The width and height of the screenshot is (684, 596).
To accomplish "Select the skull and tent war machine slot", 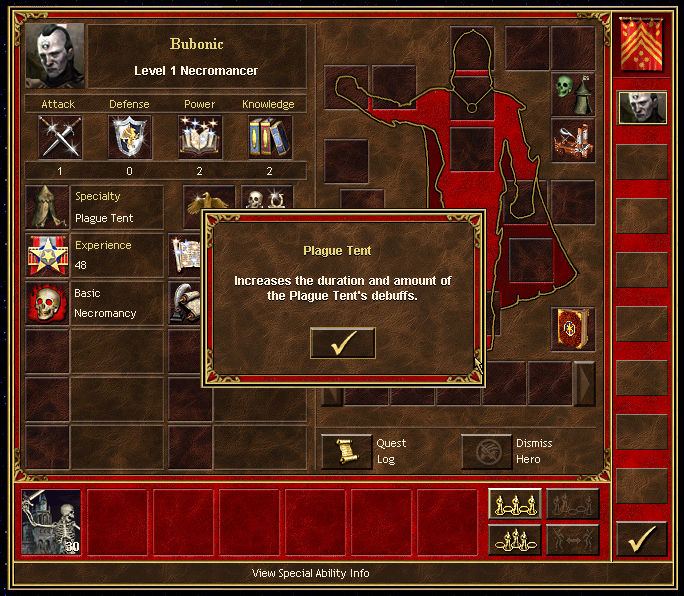I will [x=573, y=93].
